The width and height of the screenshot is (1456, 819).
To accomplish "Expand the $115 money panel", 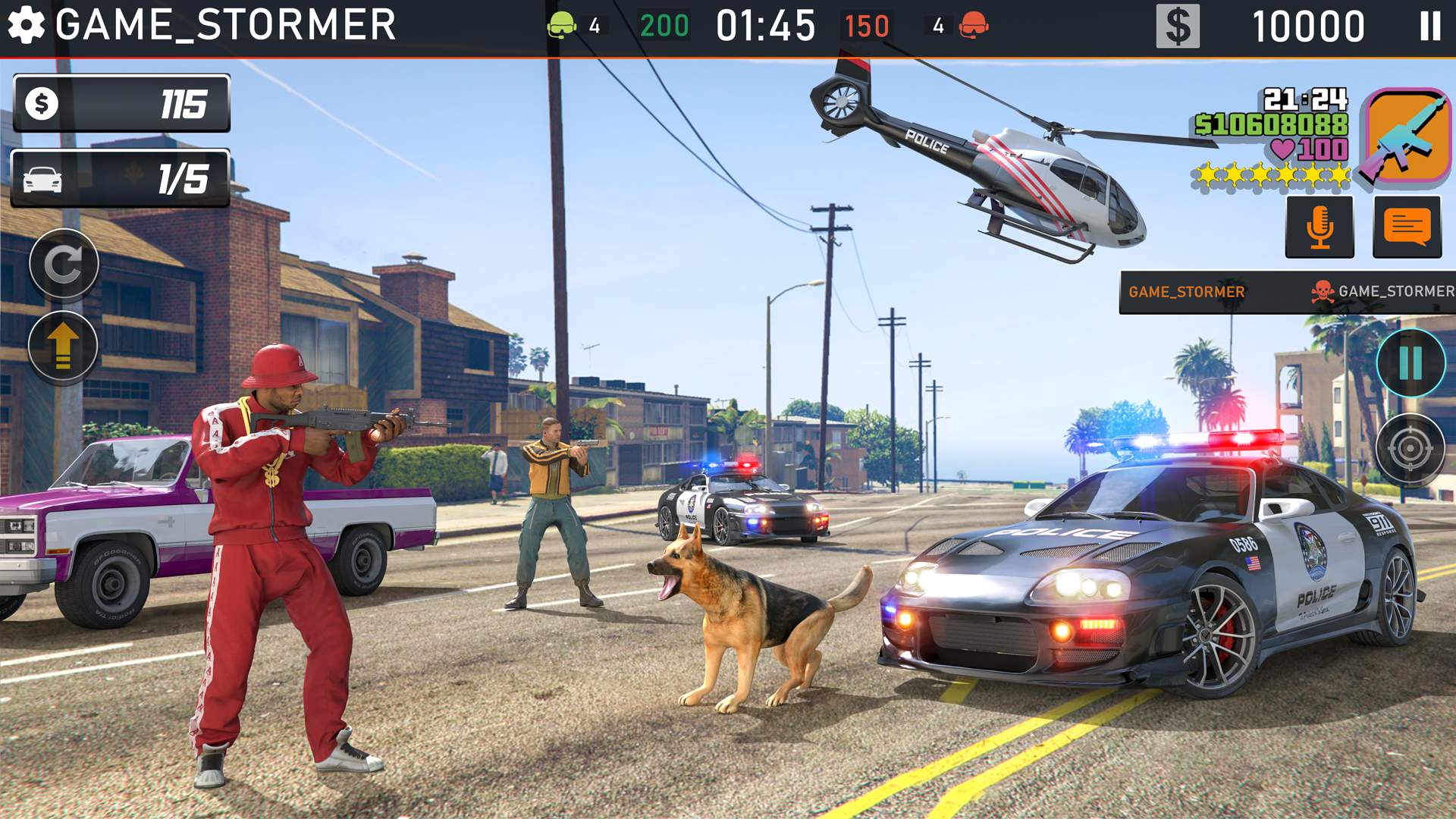I will click(x=121, y=104).
